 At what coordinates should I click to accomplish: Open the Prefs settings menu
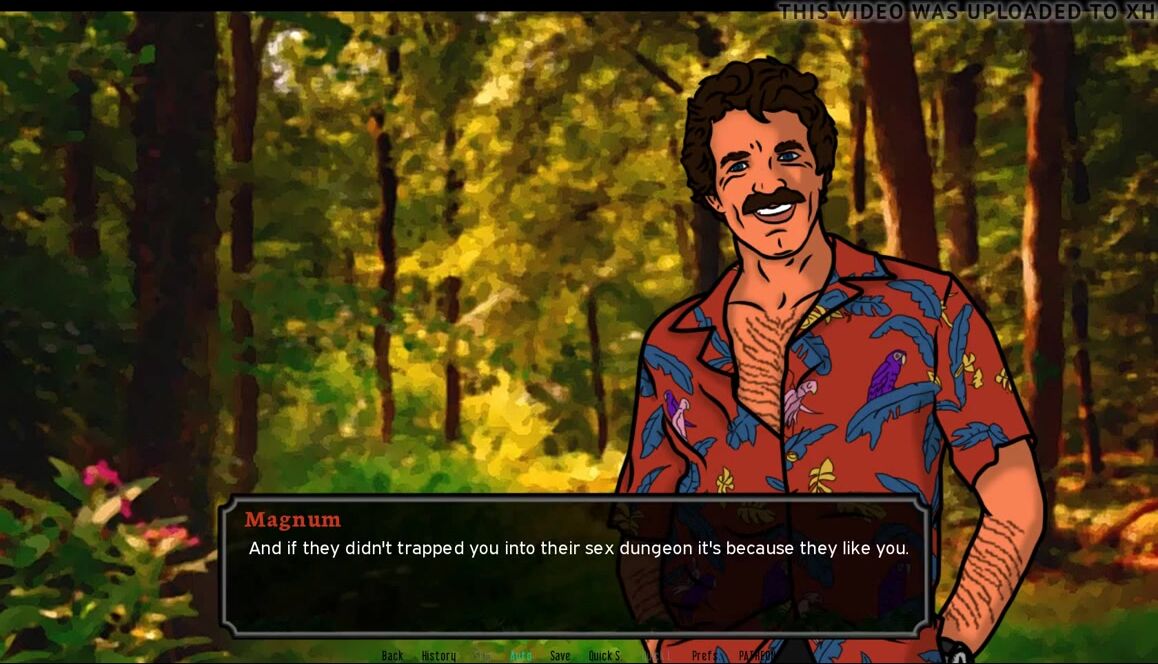tap(704, 656)
